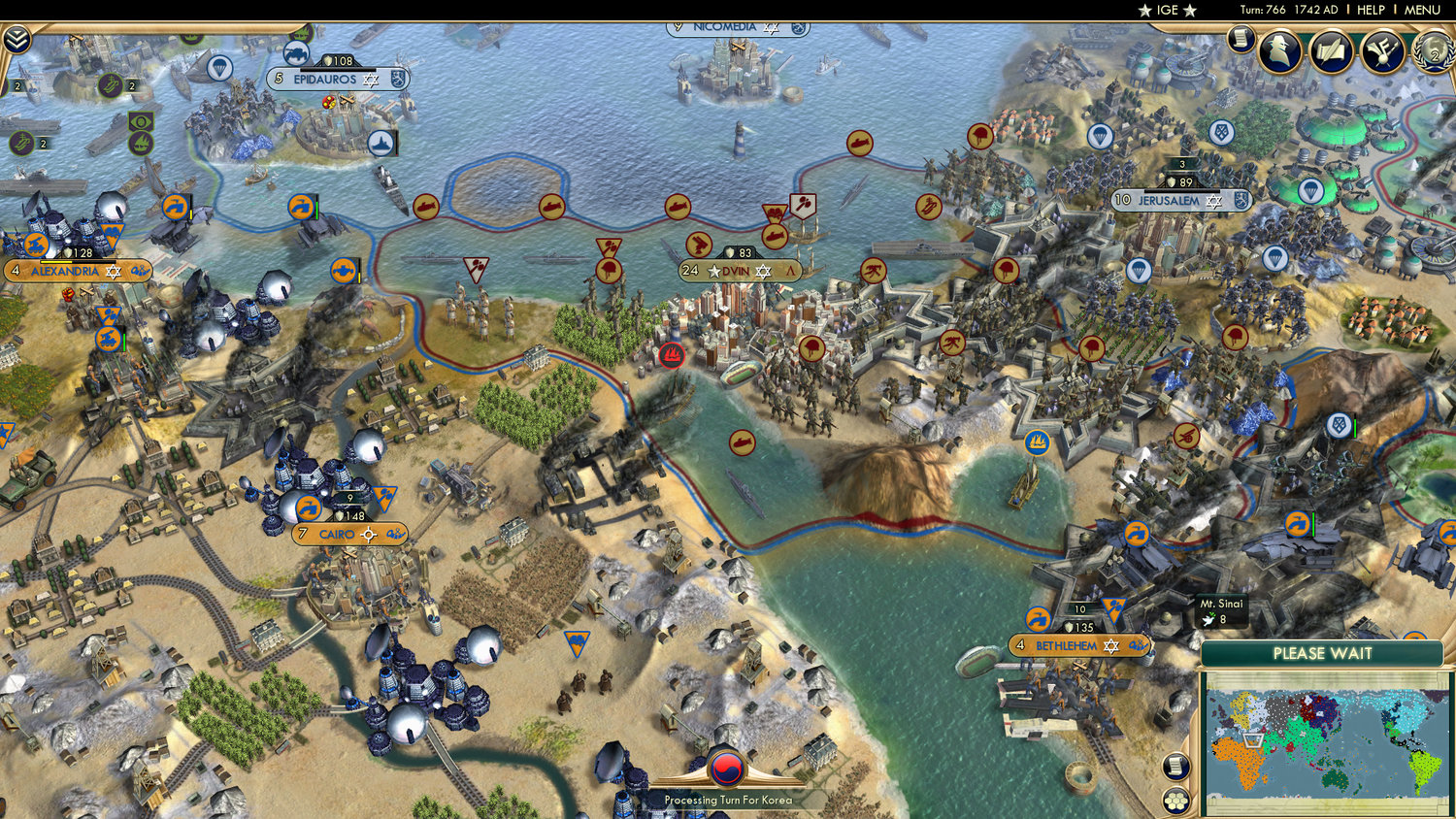The height and width of the screenshot is (819, 1456).
Task: Select Cairo's production icon above its banner
Action: point(311,507)
